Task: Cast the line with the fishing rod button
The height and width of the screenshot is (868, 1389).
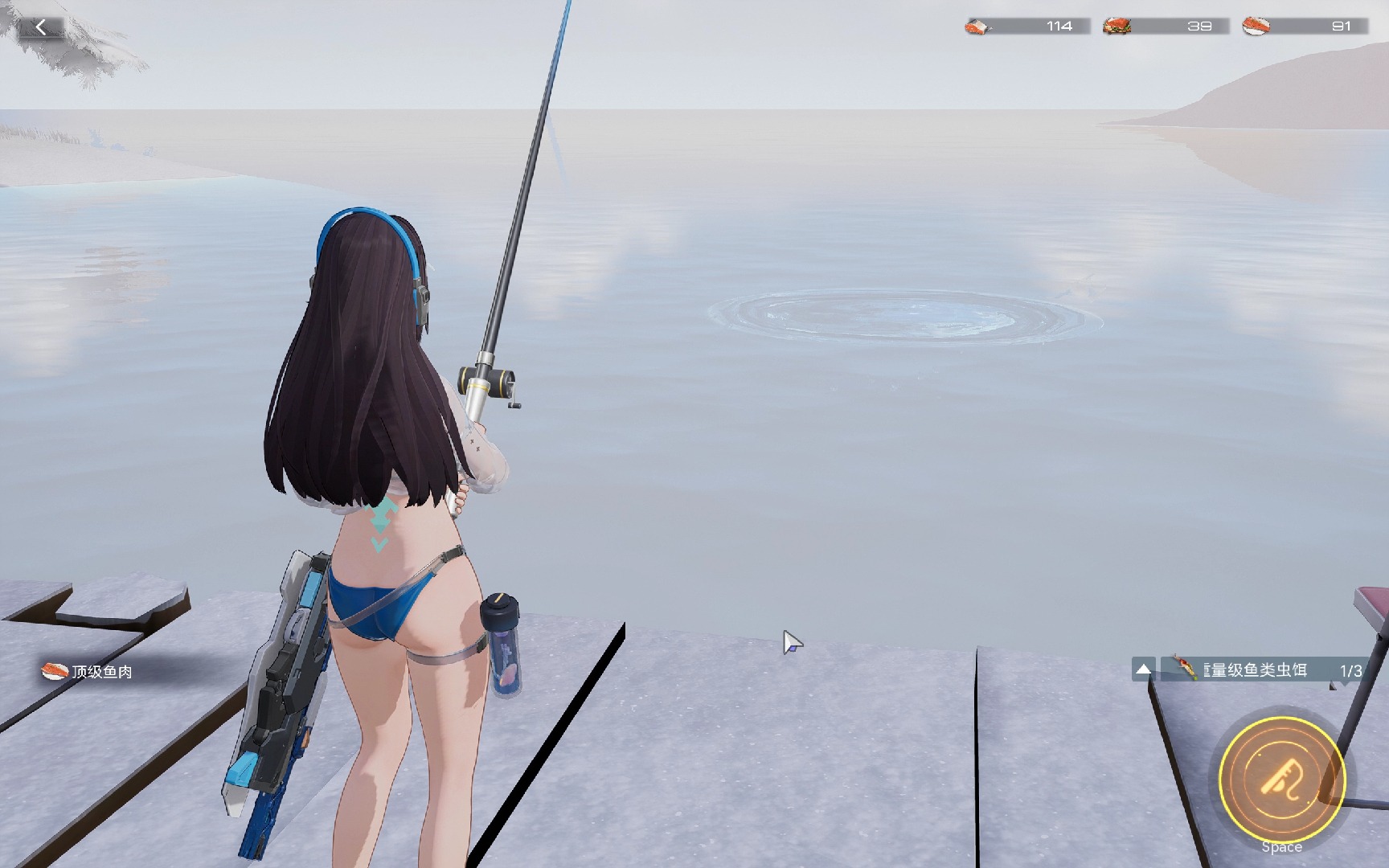Action: click(x=1281, y=778)
